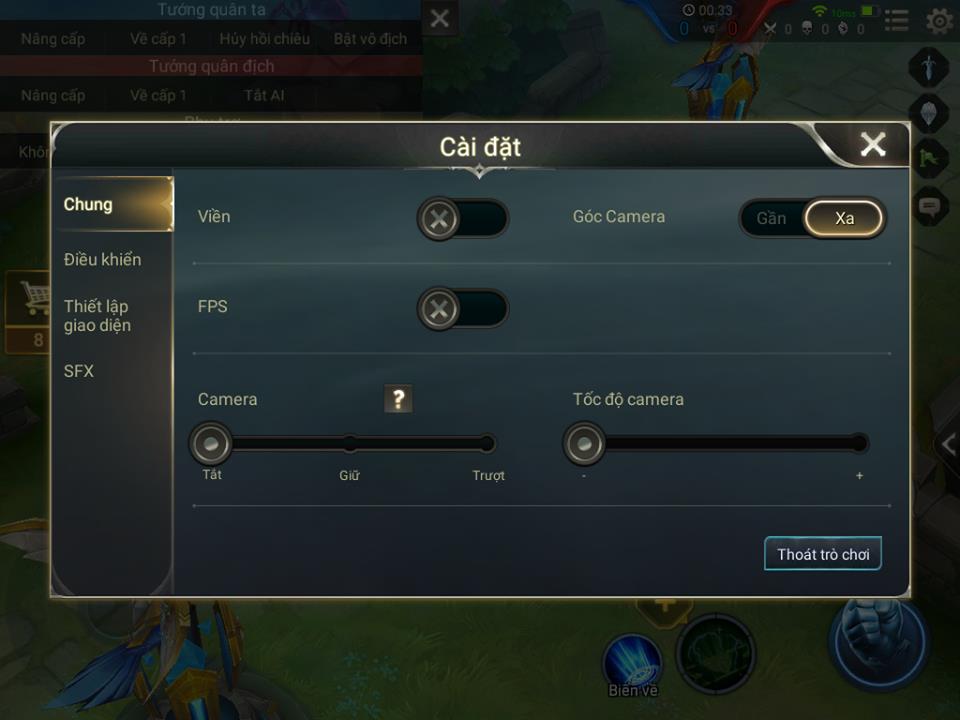Toggle the FPS display switch
The width and height of the screenshot is (960, 720).
tap(462, 310)
